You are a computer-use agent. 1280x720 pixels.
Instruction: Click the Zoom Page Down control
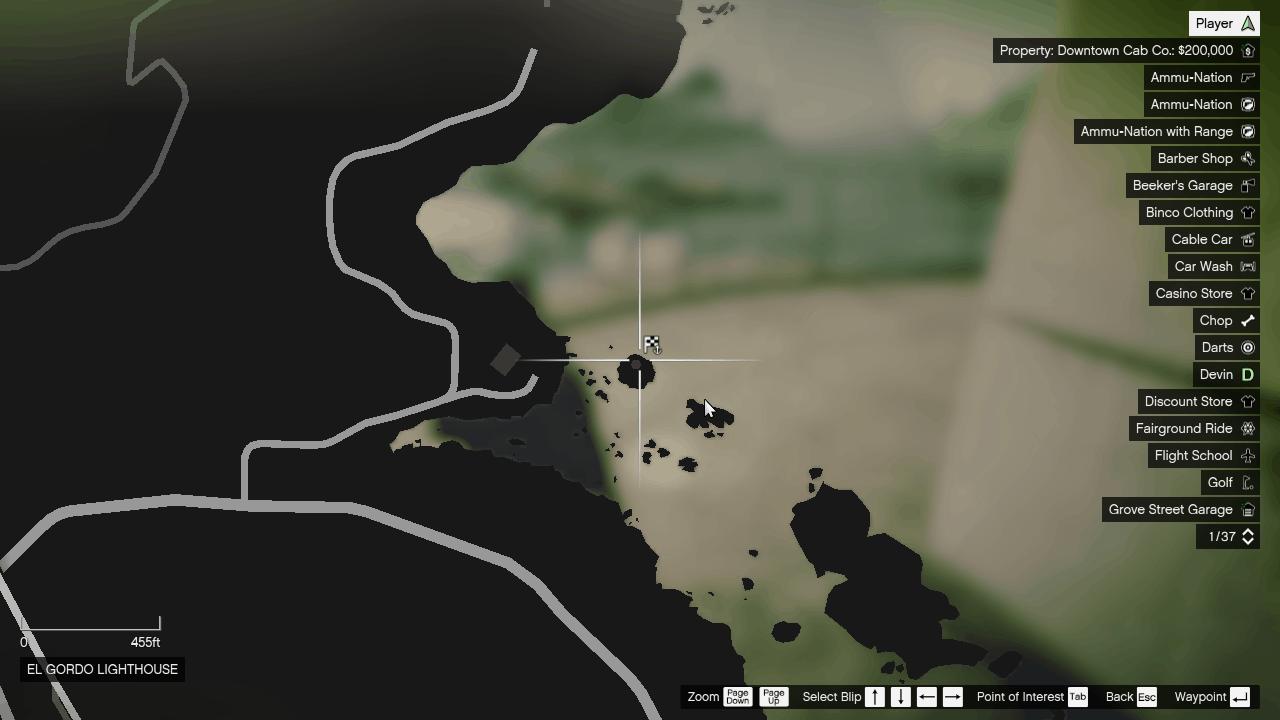coord(737,697)
